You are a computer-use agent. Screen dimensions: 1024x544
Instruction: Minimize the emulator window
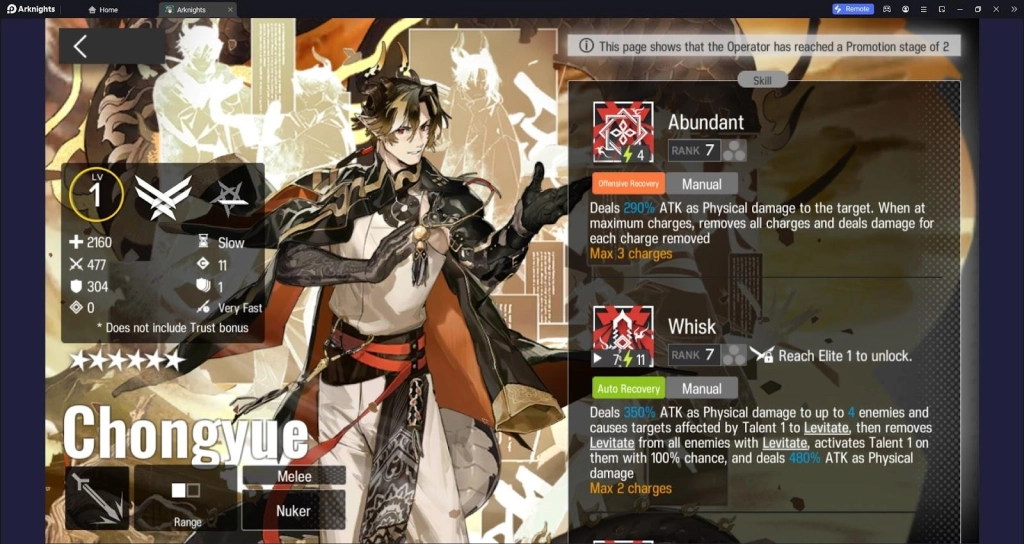959,9
